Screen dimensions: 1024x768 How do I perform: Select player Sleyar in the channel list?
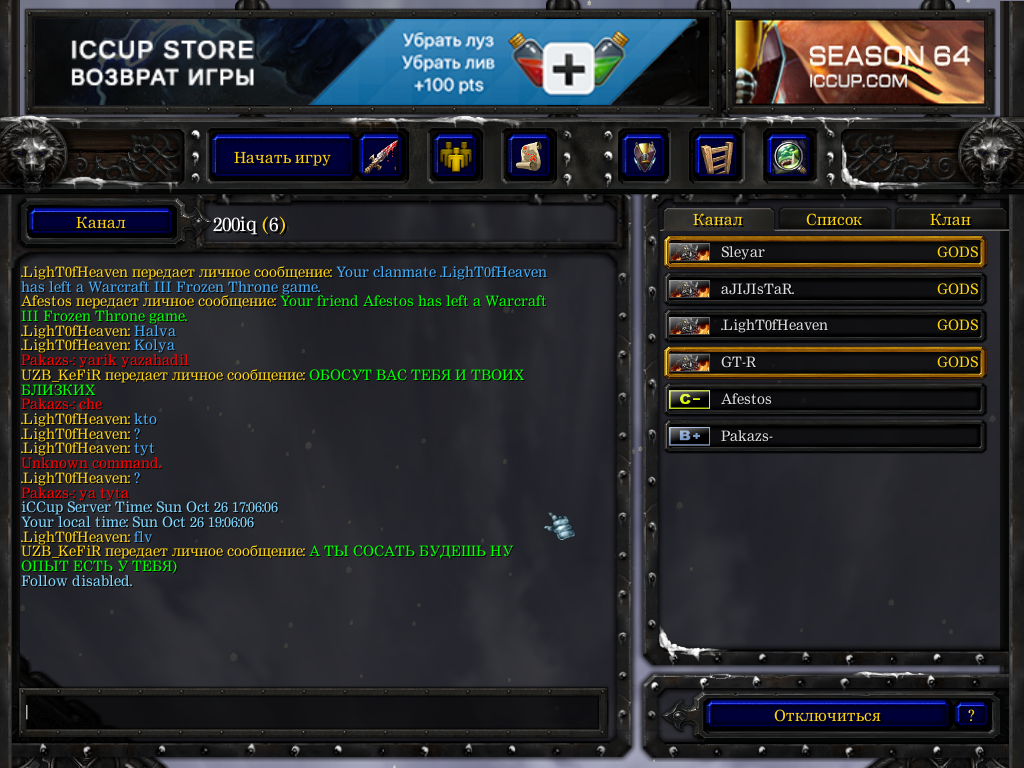coord(824,252)
